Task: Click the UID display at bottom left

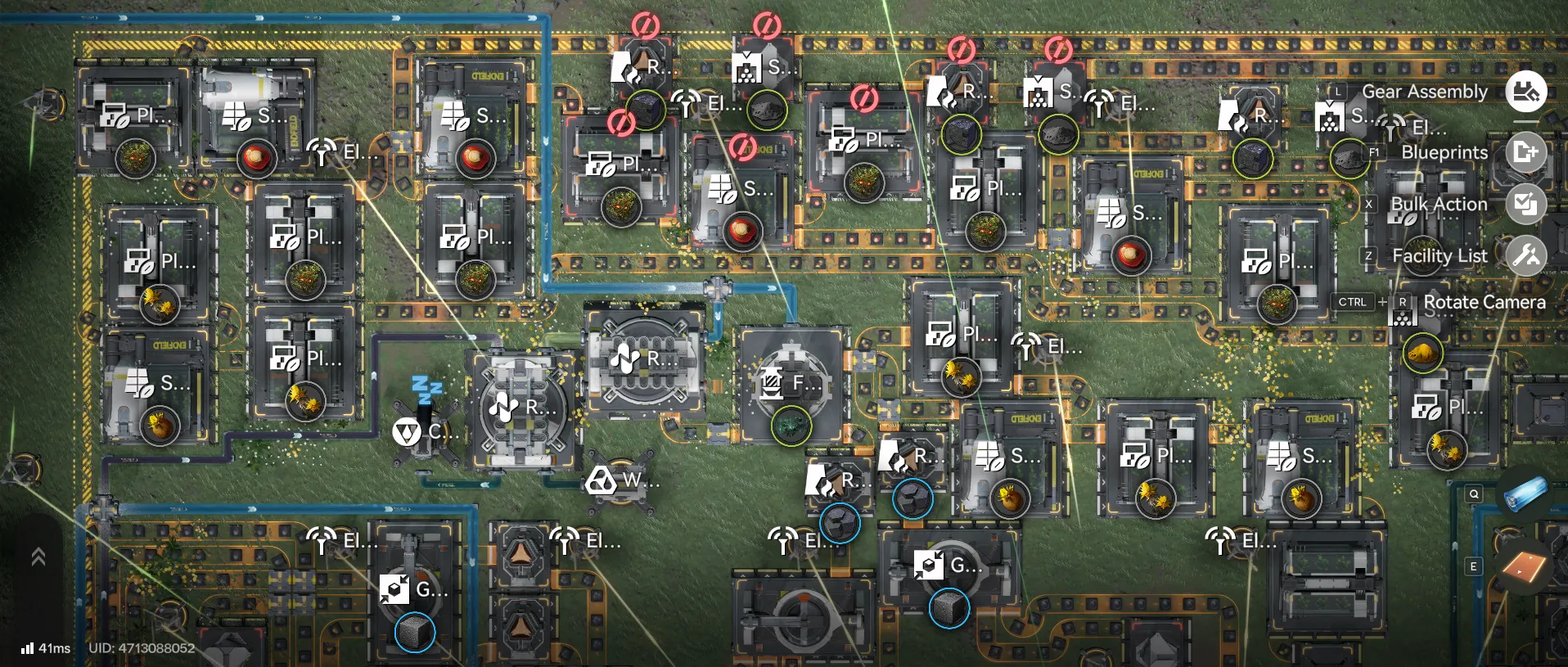Action: click(142, 649)
